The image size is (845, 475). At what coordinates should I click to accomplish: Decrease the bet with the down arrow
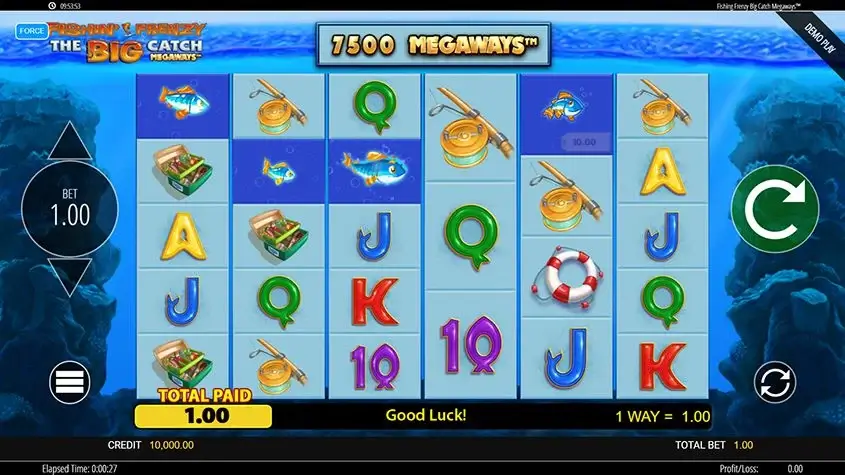pyautogui.click(x=69, y=276)
